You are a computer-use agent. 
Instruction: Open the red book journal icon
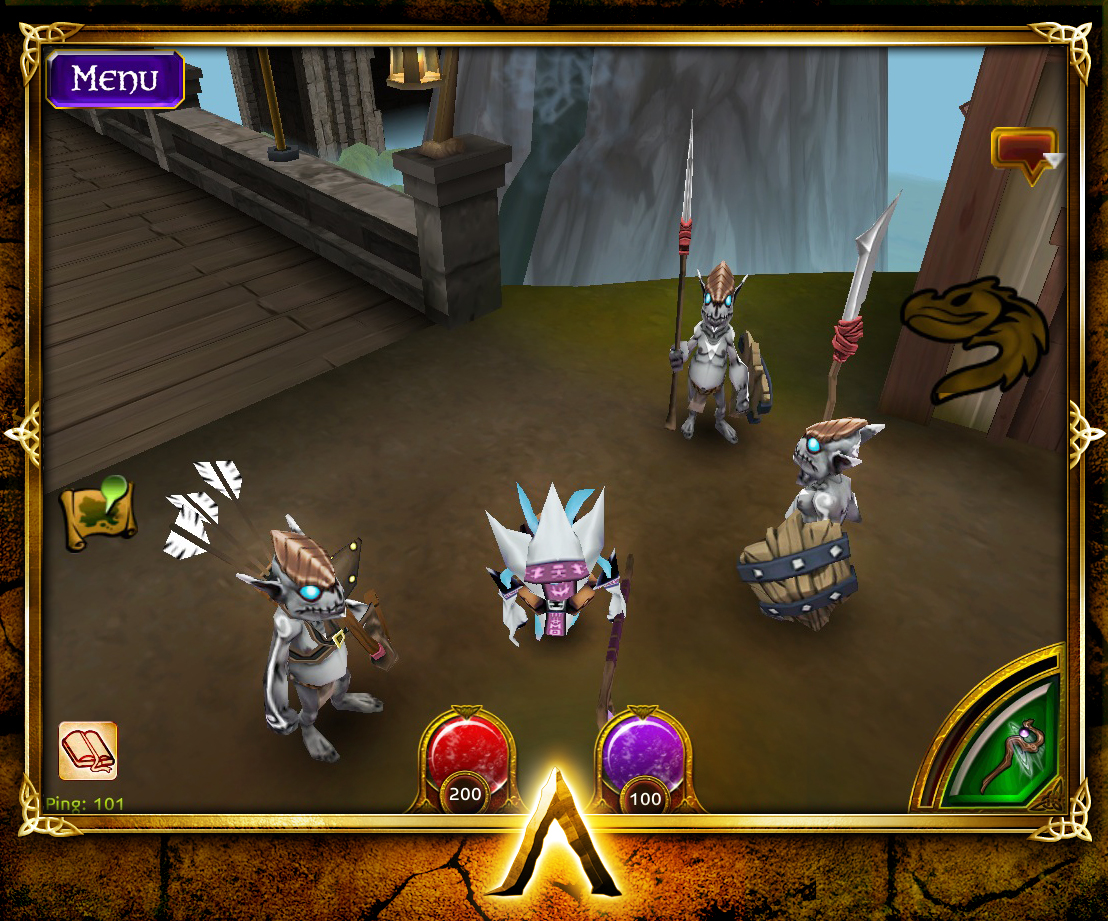(x=88, y=750)
